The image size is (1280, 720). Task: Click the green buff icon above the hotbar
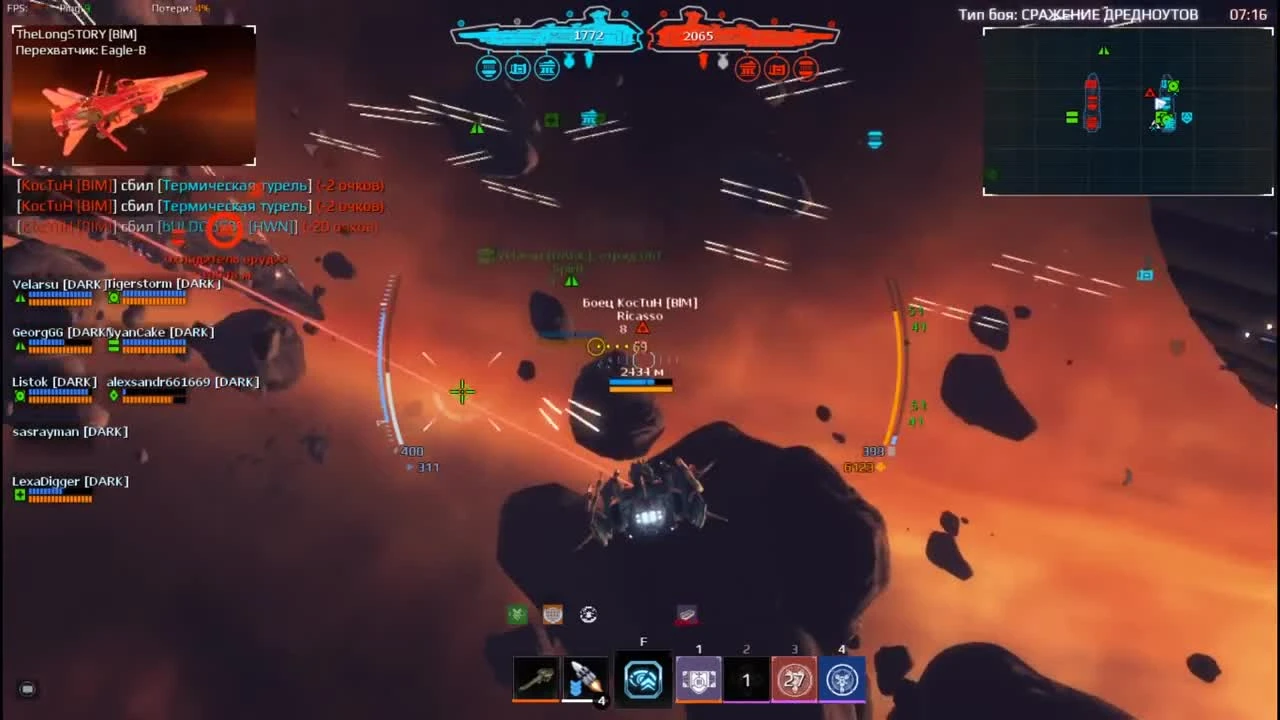[x=516, y=614]
